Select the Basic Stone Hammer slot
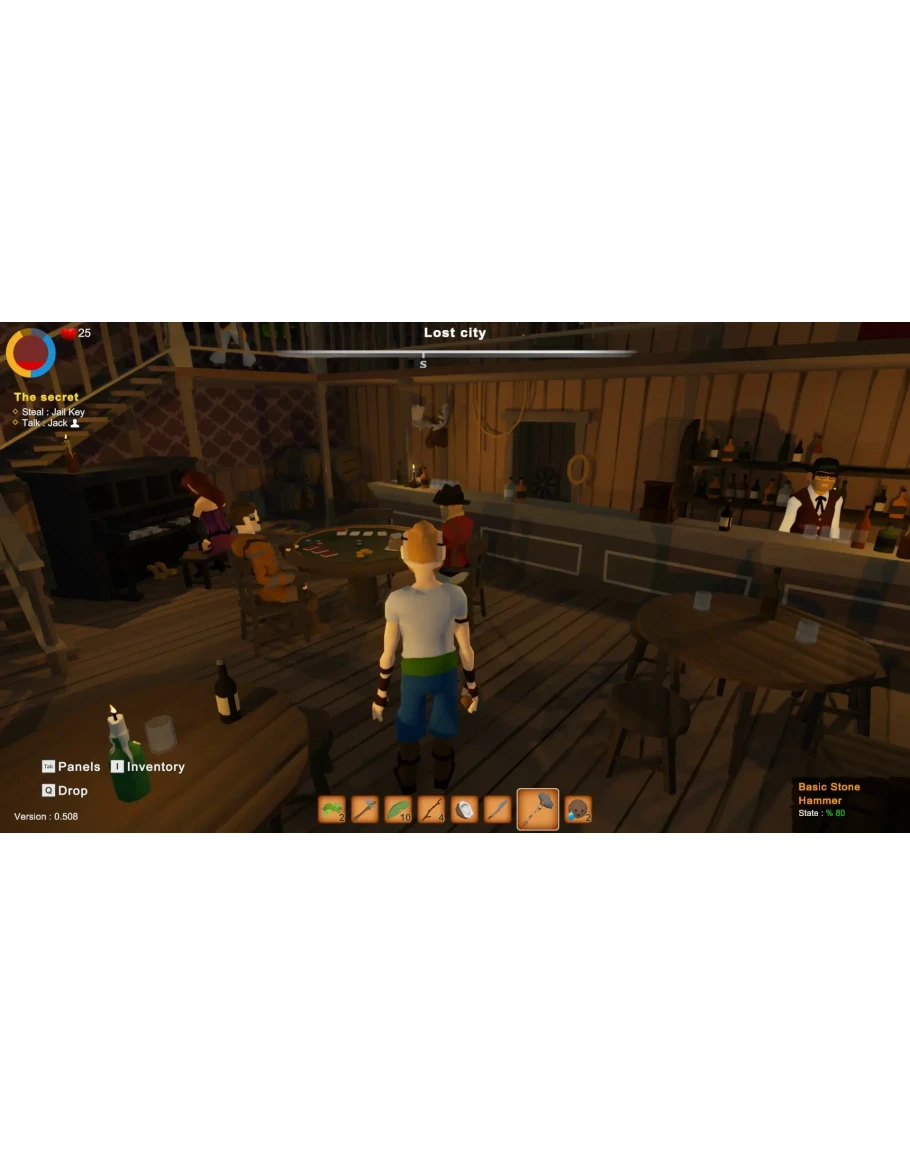The width and height of the screenshot is (910, 1155). [538, 809]
